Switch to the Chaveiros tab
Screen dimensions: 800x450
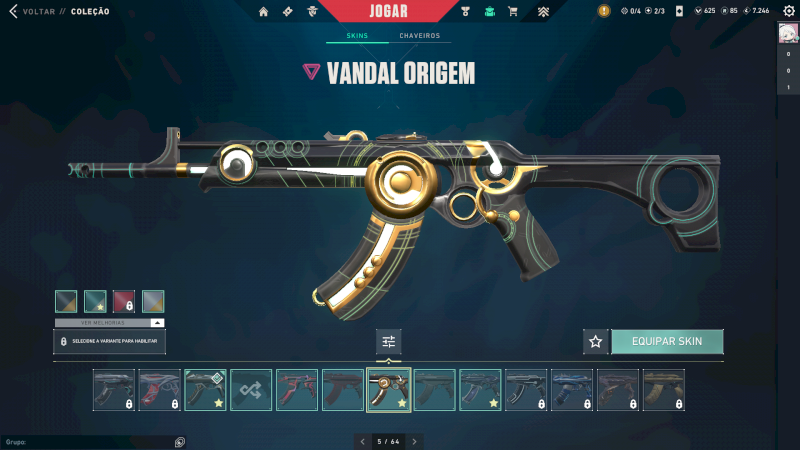(419, 36)
